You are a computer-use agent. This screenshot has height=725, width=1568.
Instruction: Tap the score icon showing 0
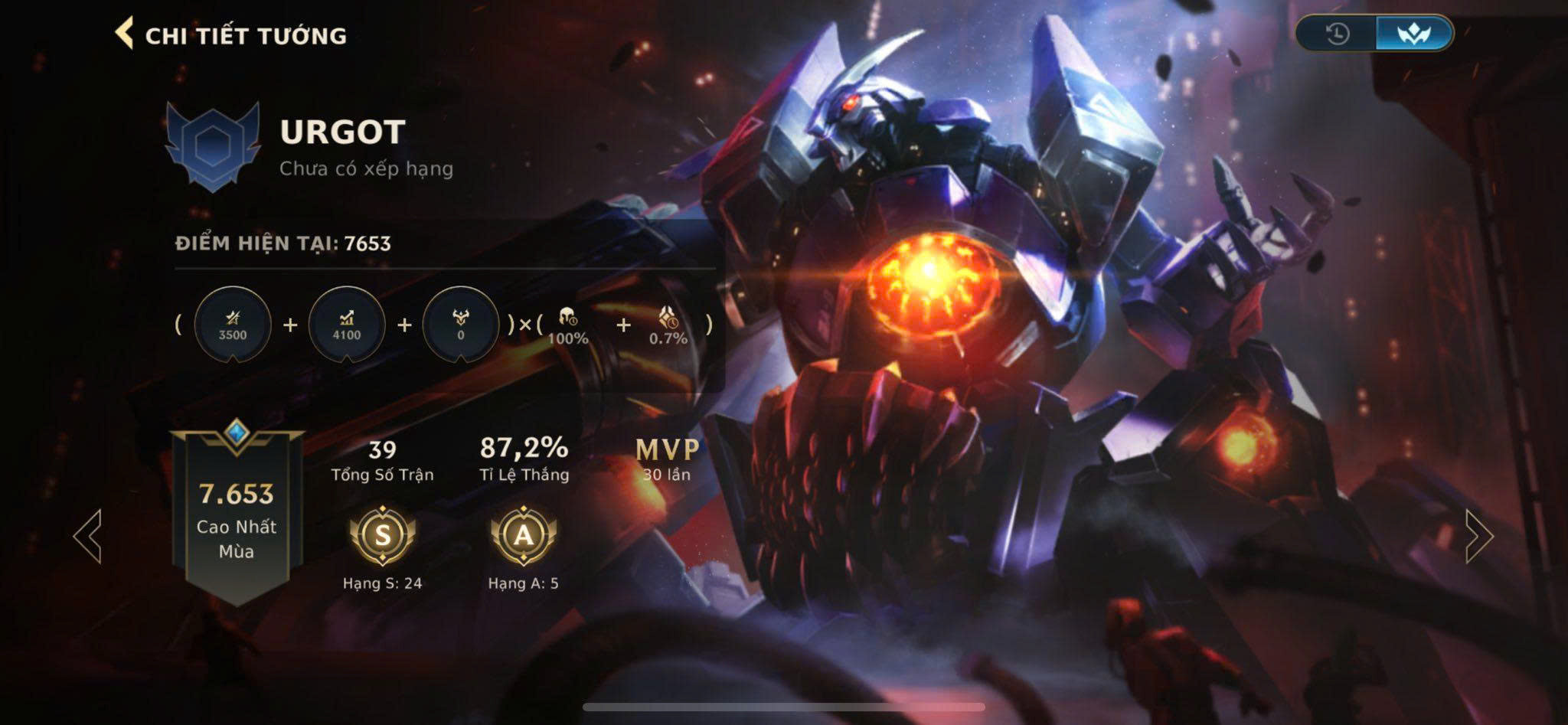coord(460,325)
